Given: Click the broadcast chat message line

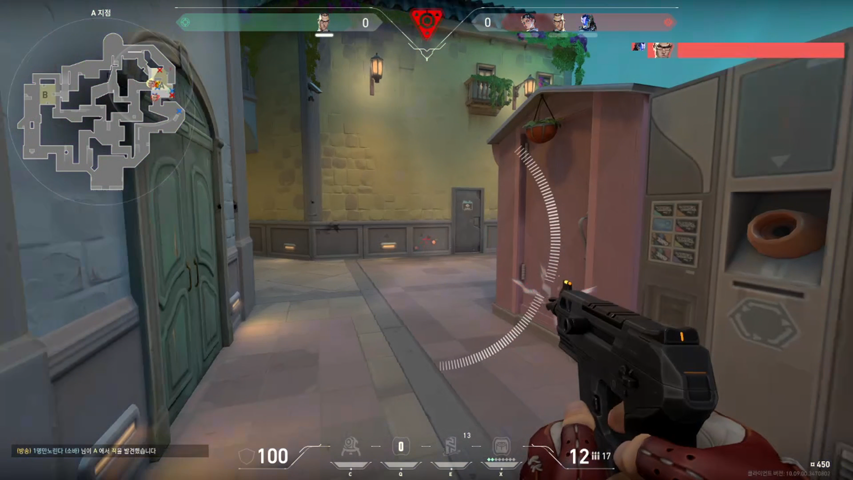Looking at the screenshot, I should click(x=86, y=452).
